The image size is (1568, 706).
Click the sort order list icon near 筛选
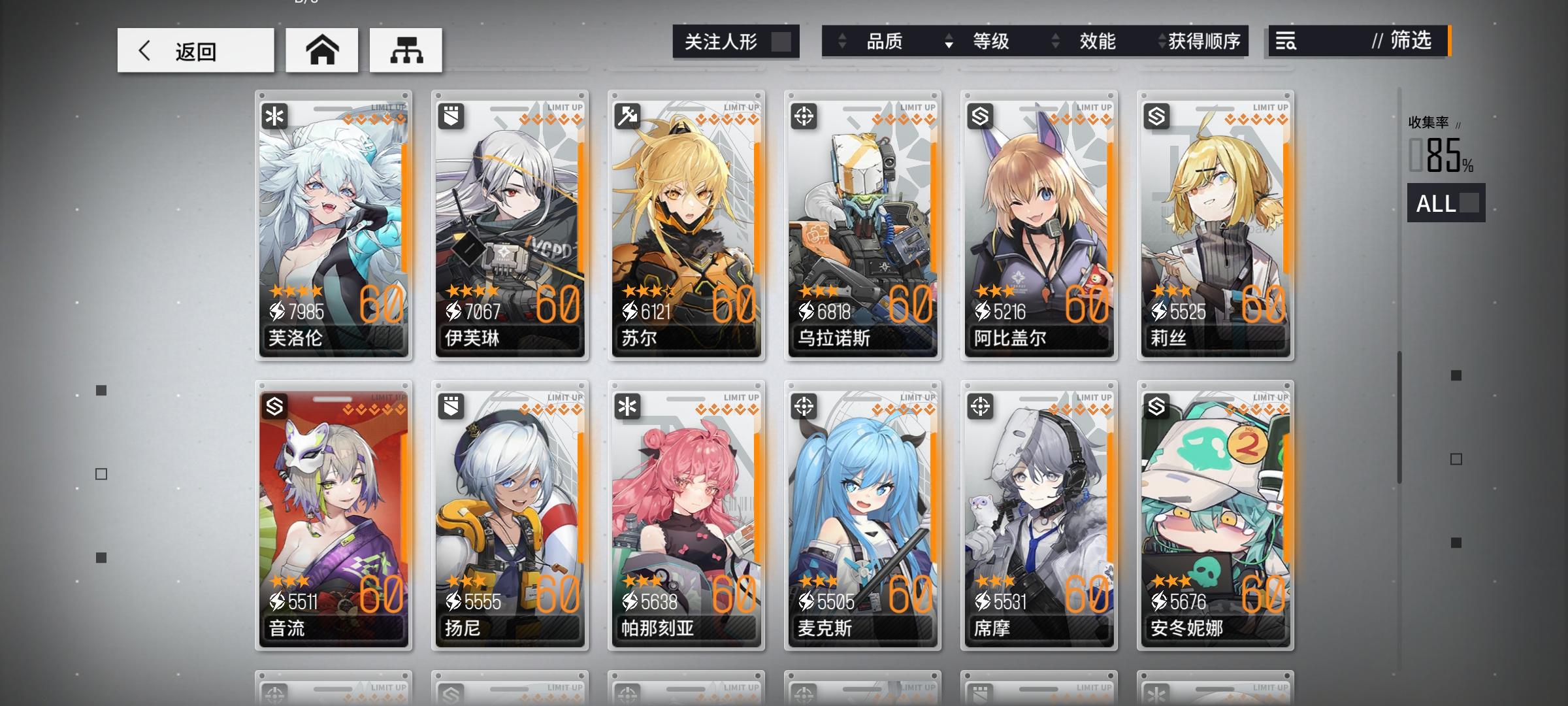click(x=1284, y=42)
